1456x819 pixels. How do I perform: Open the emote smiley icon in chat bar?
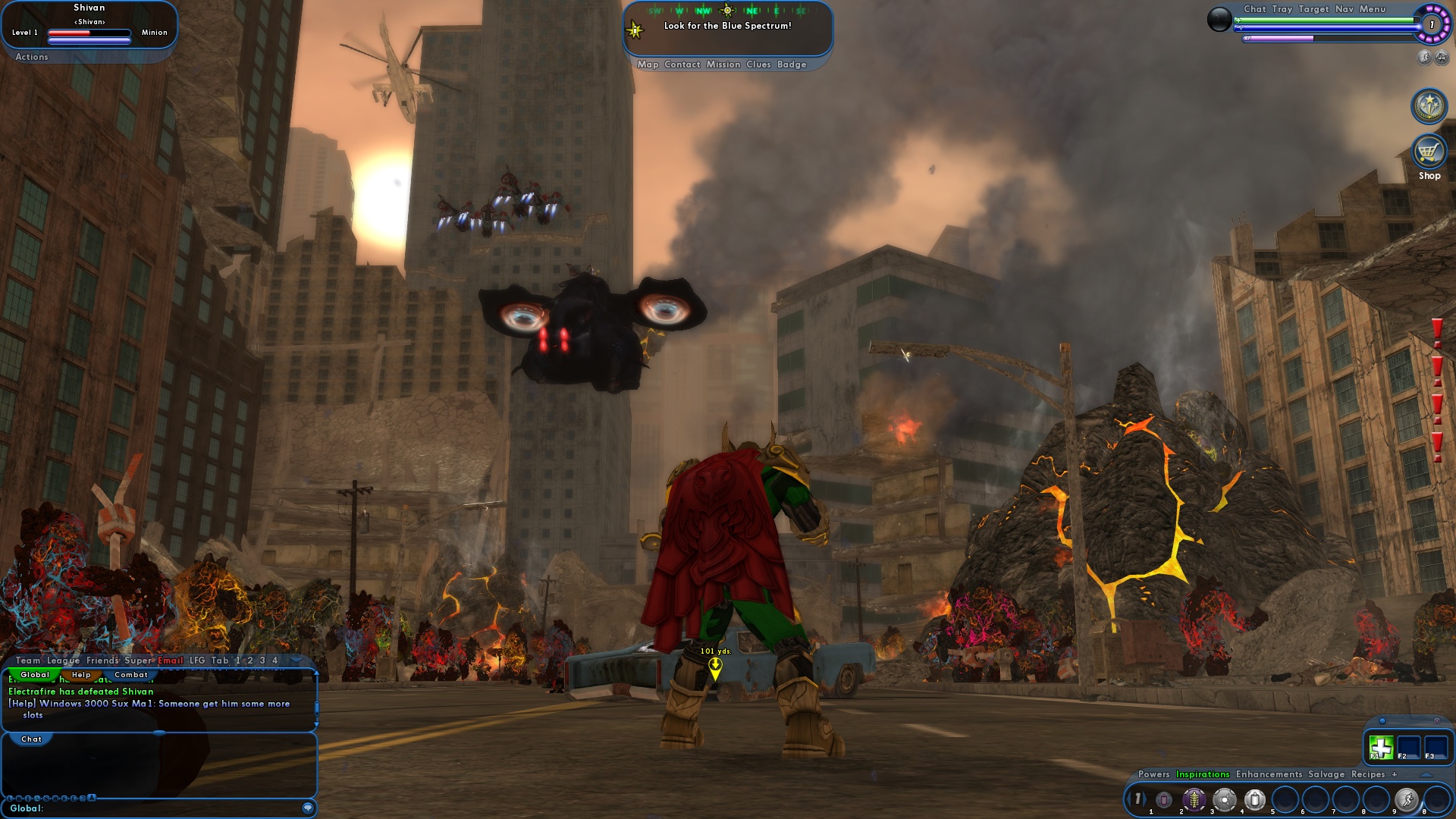click(x=307, y=808)
